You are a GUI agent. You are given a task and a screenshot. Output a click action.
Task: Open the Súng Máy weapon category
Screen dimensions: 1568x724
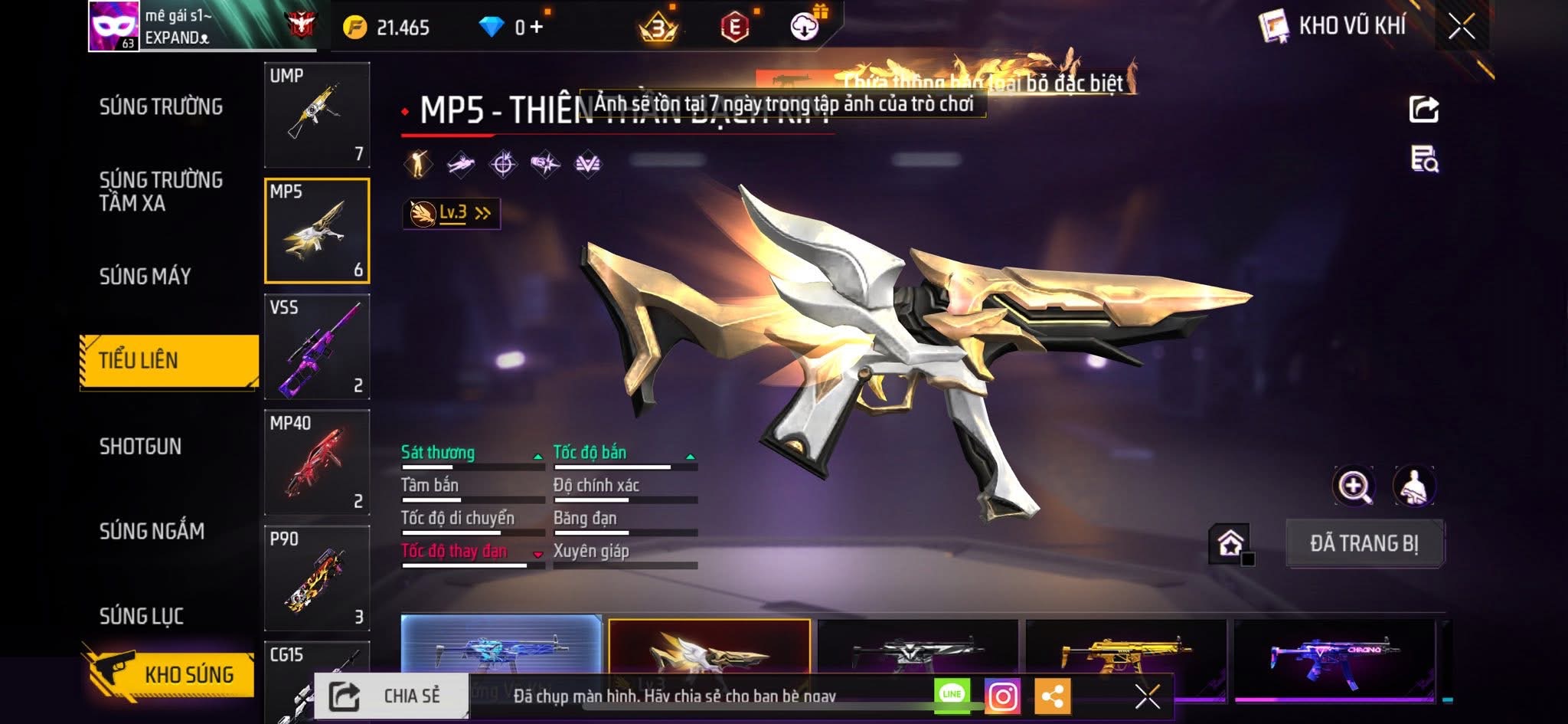pos(145,276)
